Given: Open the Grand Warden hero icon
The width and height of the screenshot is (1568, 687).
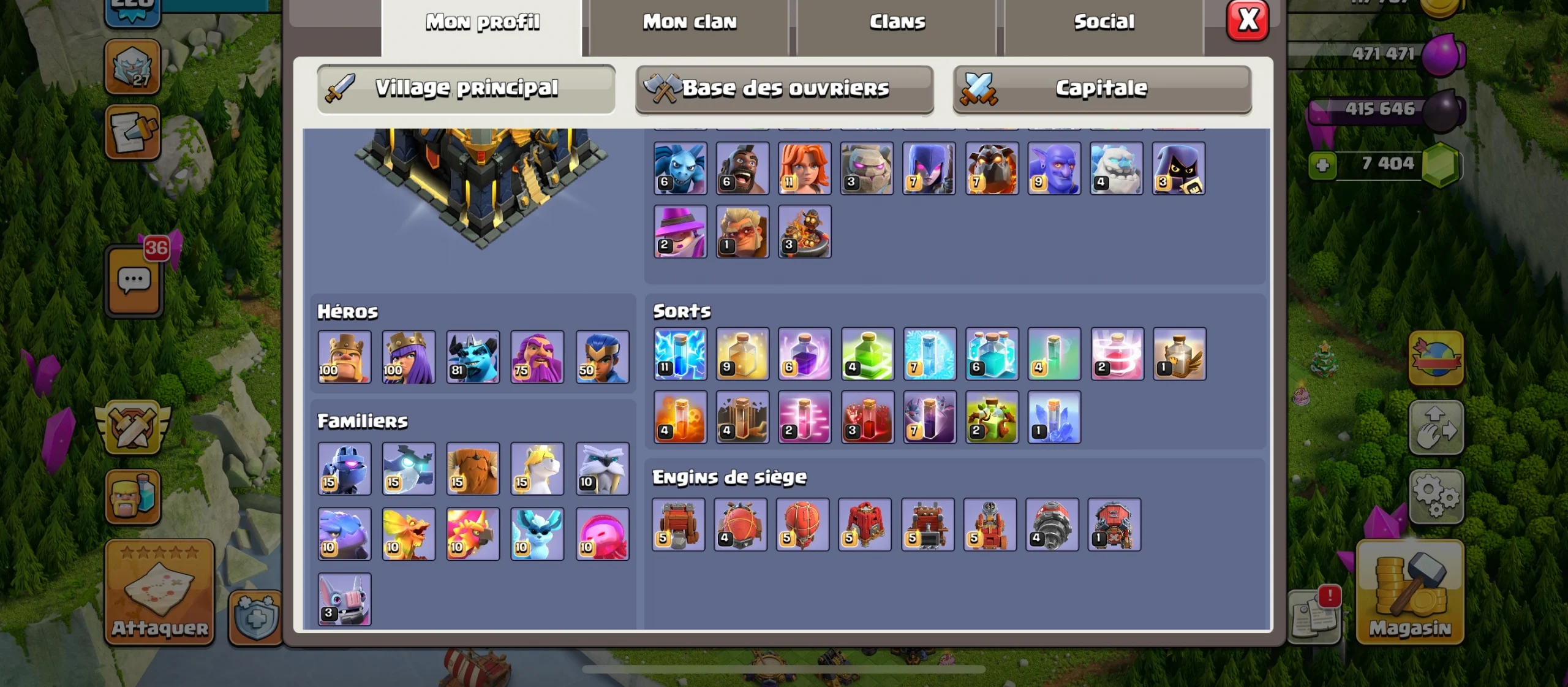Looking at the screenshot, I should 536,357.
